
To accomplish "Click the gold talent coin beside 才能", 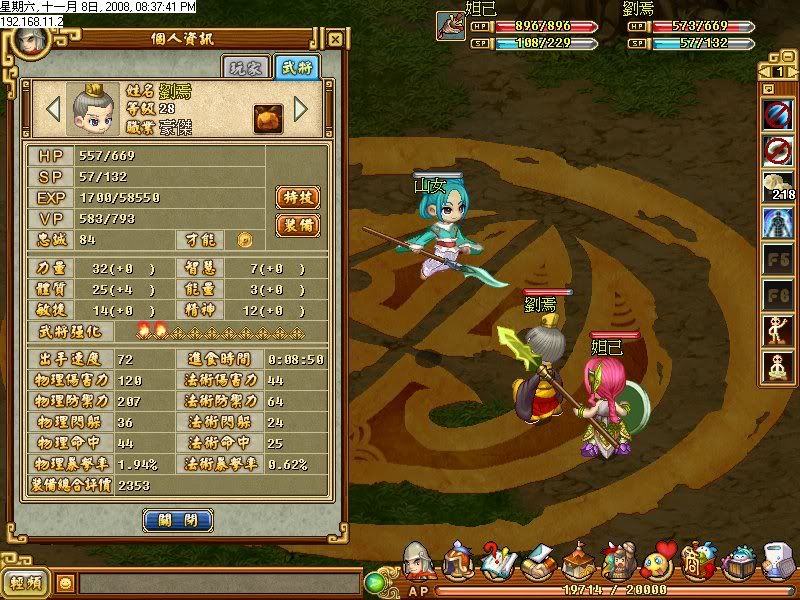I will [244, 239].
